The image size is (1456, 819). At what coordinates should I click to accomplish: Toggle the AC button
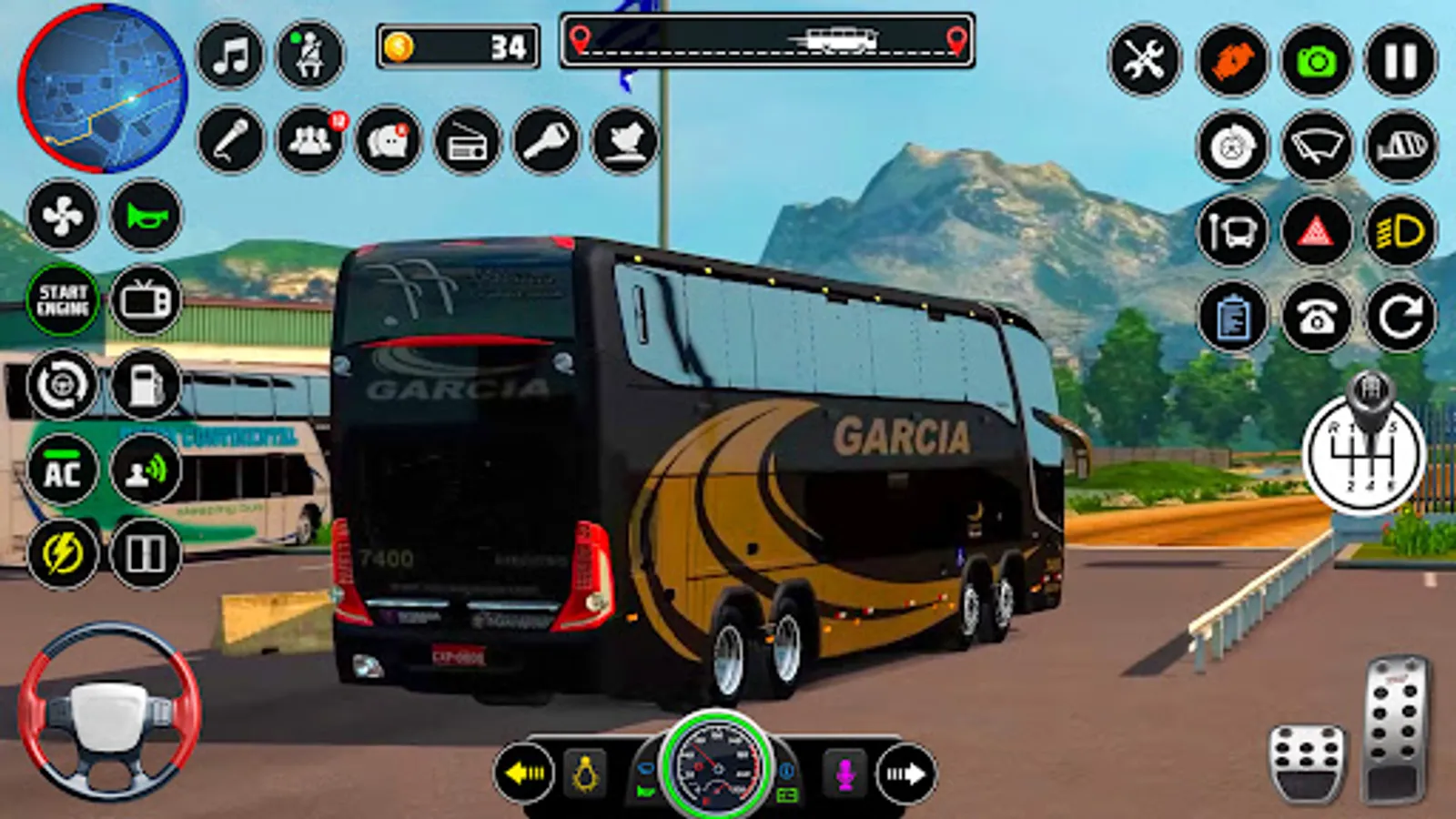pyautogui.click(x=63, y=471)
